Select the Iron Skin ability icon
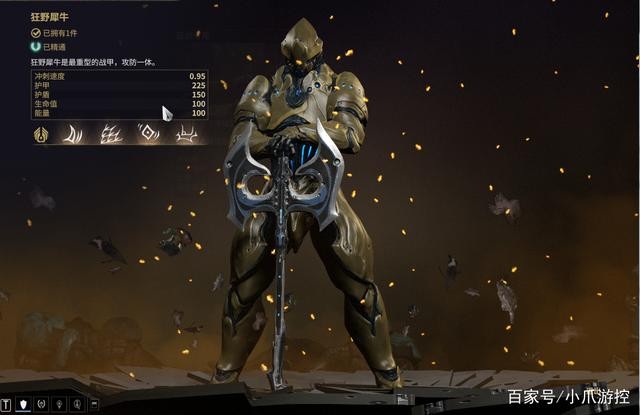 [113, 134]
